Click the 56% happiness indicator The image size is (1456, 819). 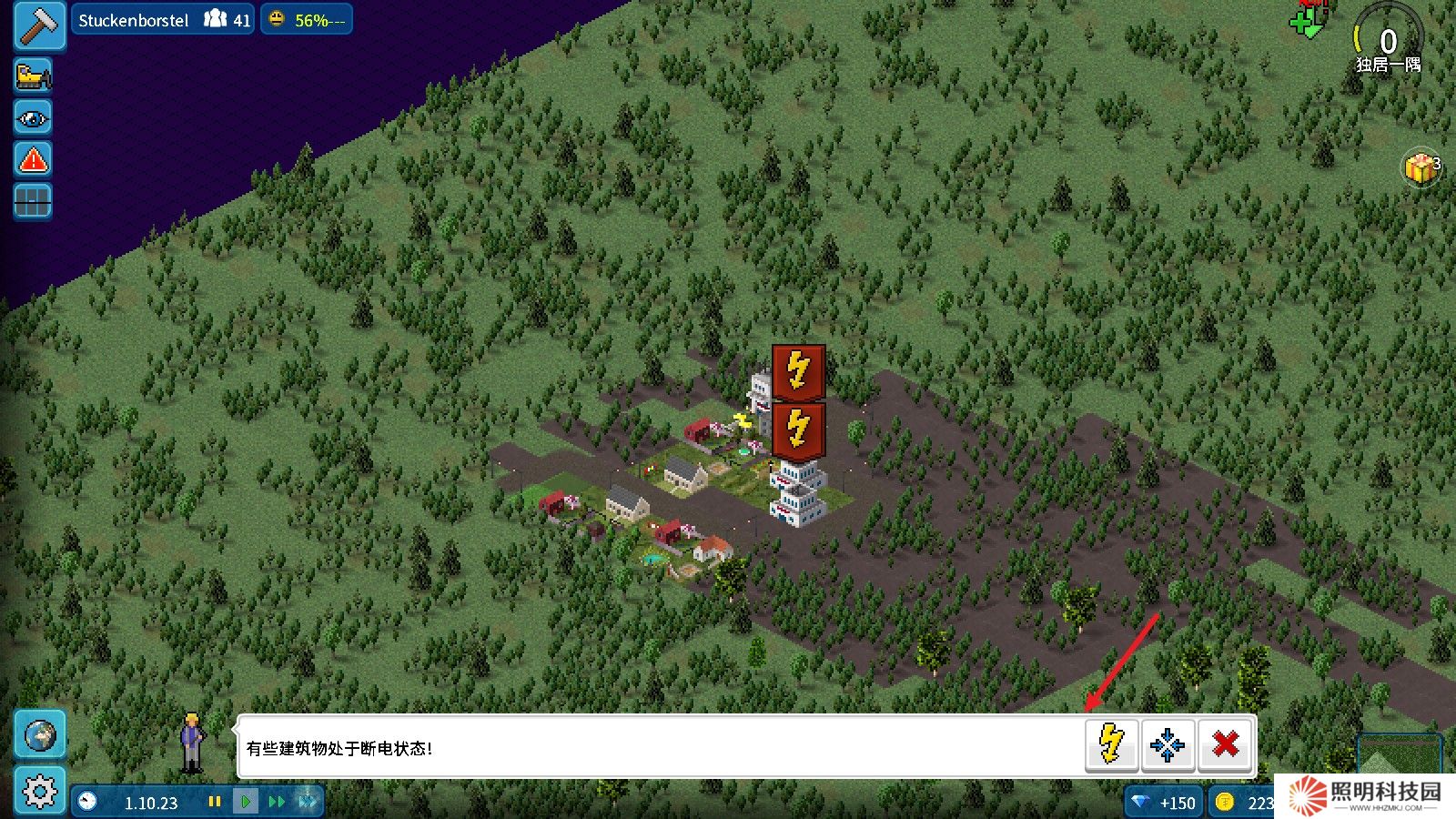(307, 18)
